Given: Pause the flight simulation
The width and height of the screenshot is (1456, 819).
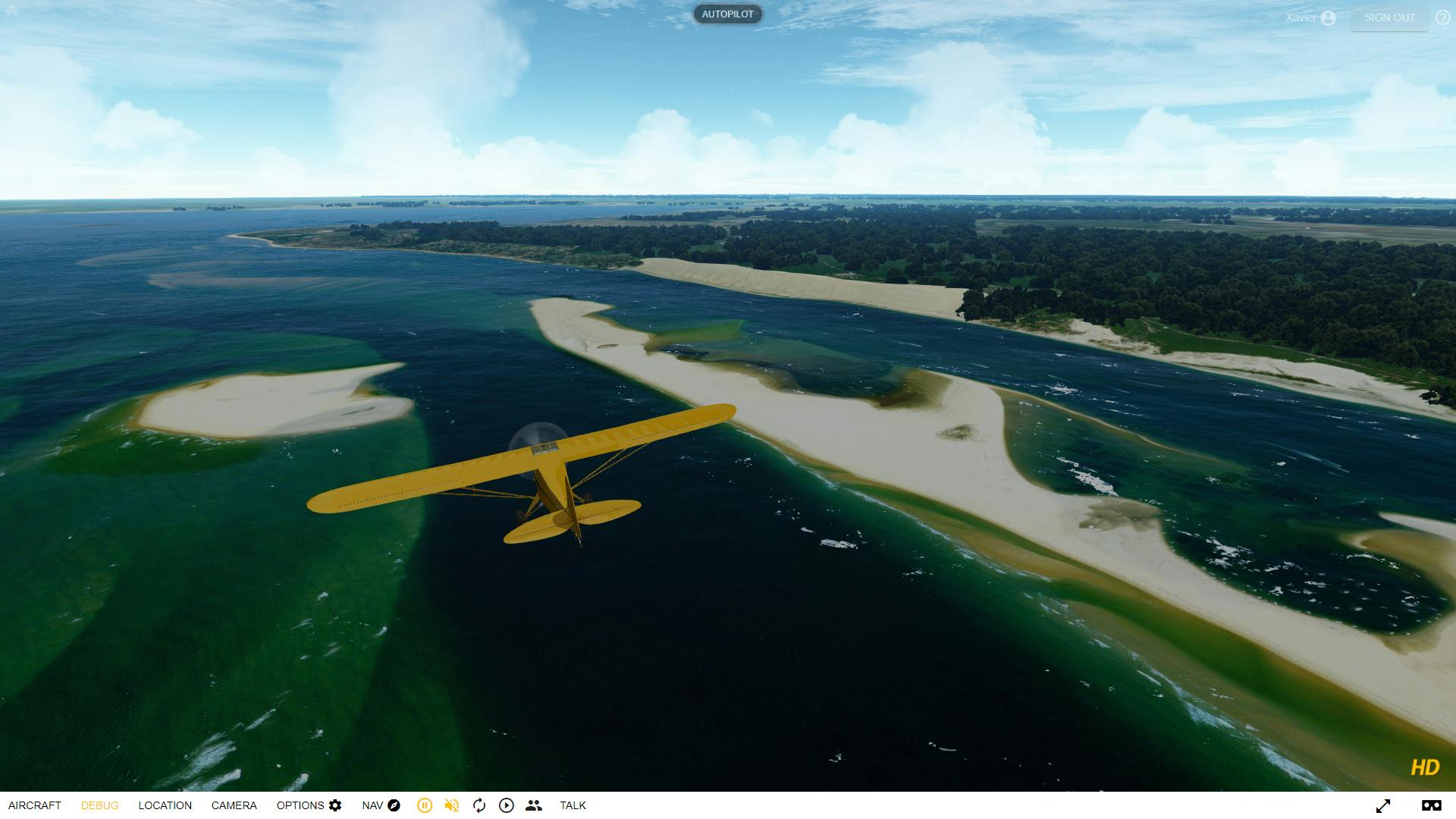Looking at the screenshot, I should coord(425,805).
